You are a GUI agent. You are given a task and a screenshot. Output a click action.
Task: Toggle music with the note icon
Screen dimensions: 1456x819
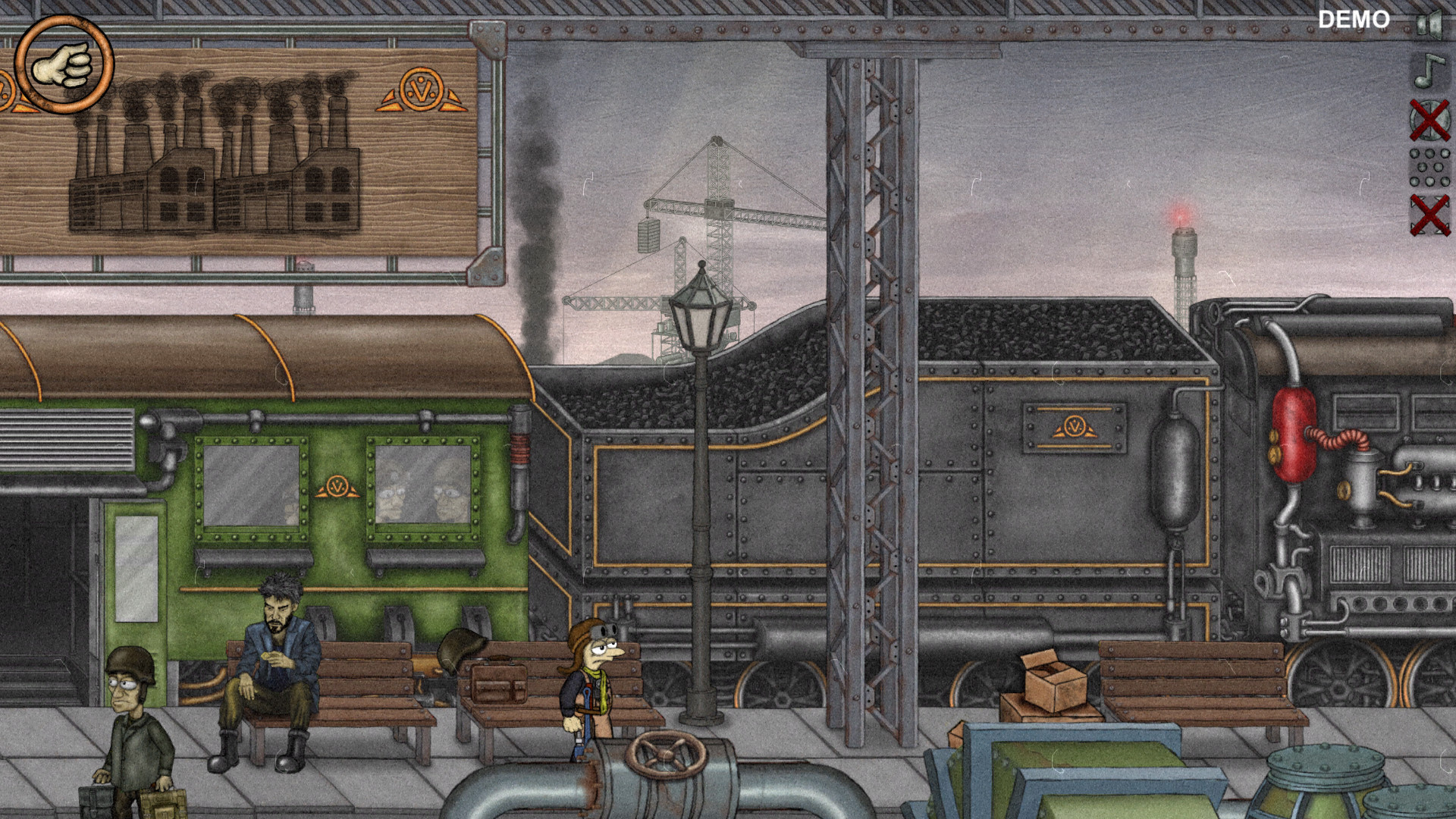1429,71
